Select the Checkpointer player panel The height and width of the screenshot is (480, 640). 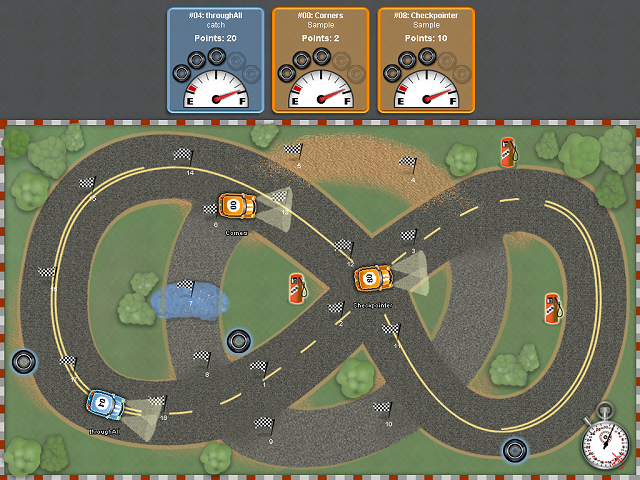tap(426, 60)
